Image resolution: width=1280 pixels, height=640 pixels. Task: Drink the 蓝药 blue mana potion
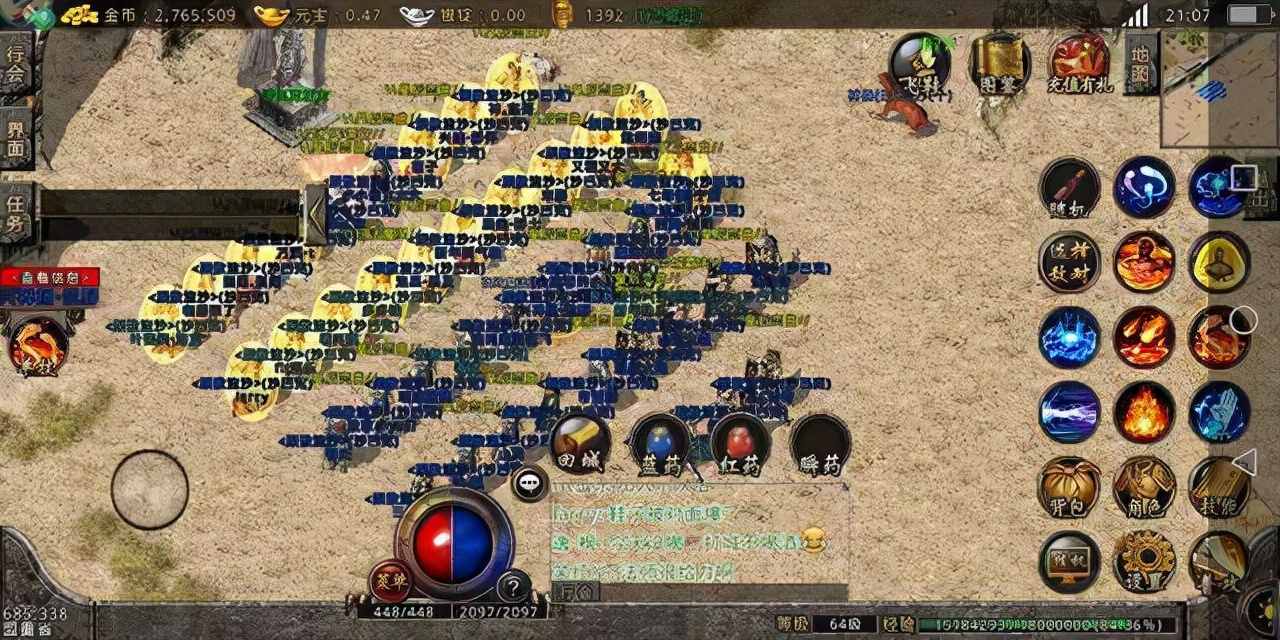[659, 444]
